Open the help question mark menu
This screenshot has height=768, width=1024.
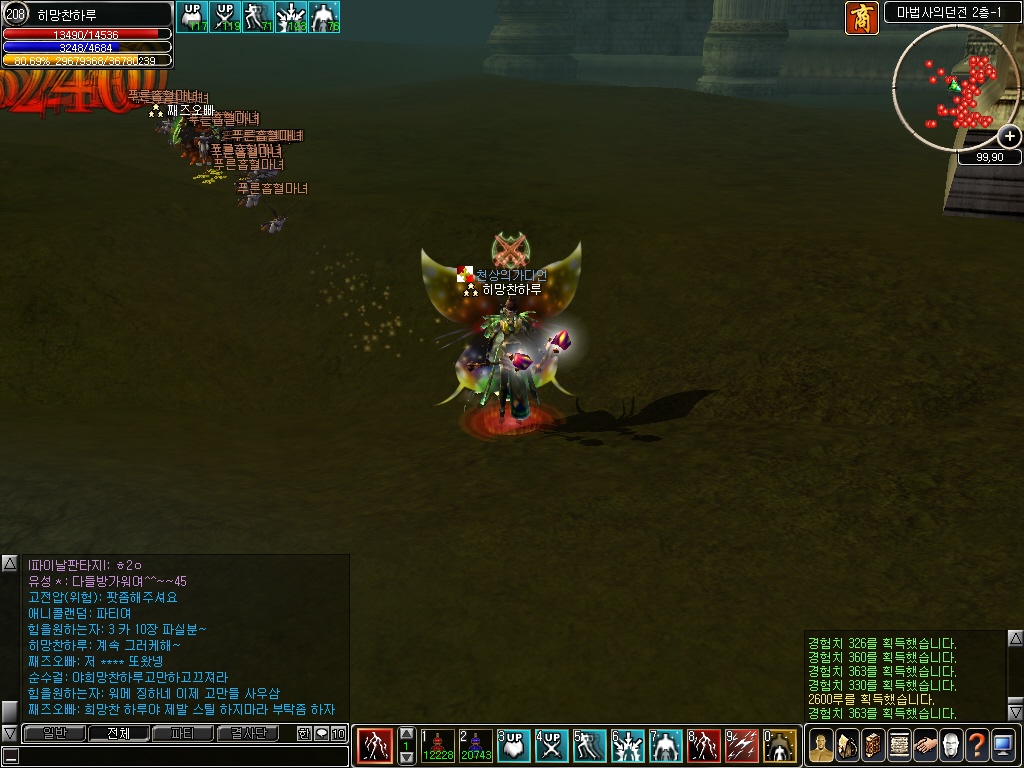977,746
